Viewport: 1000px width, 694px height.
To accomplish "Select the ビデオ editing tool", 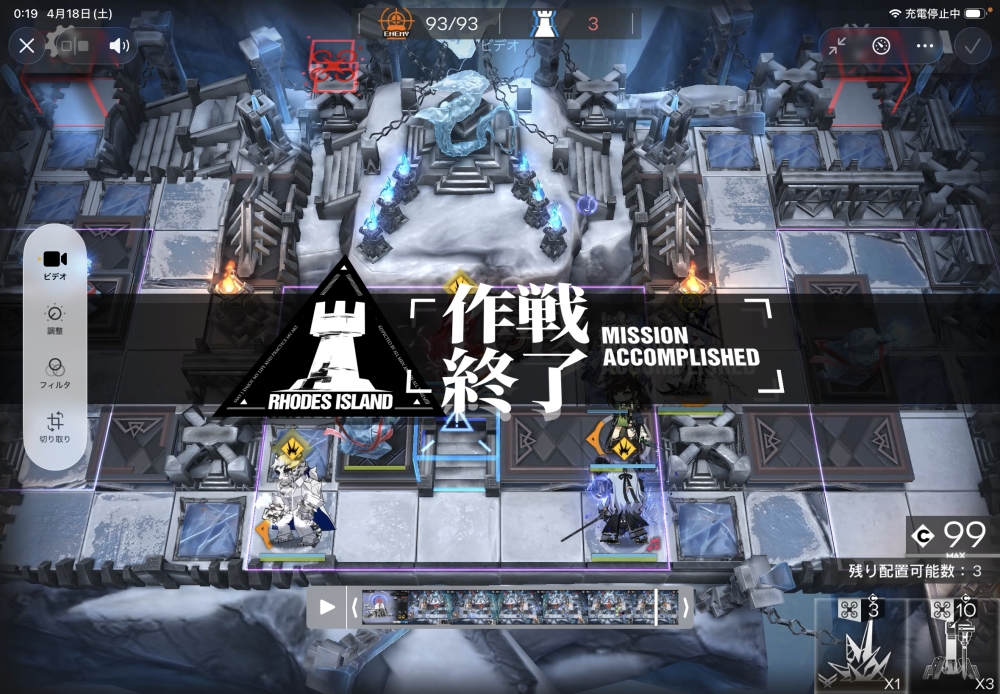I will [55, 265].
